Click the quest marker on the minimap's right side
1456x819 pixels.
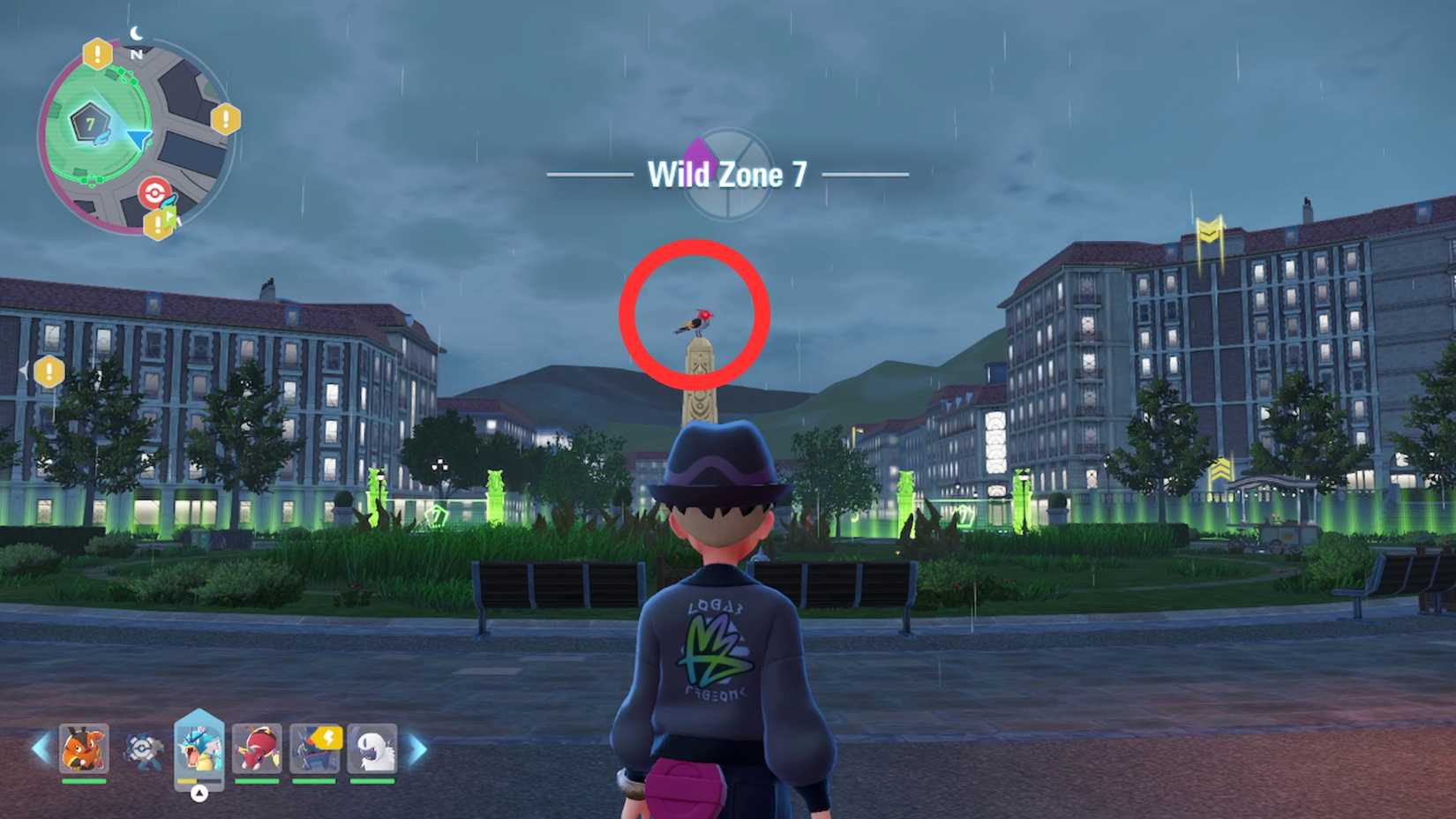(x=224, y=120)
